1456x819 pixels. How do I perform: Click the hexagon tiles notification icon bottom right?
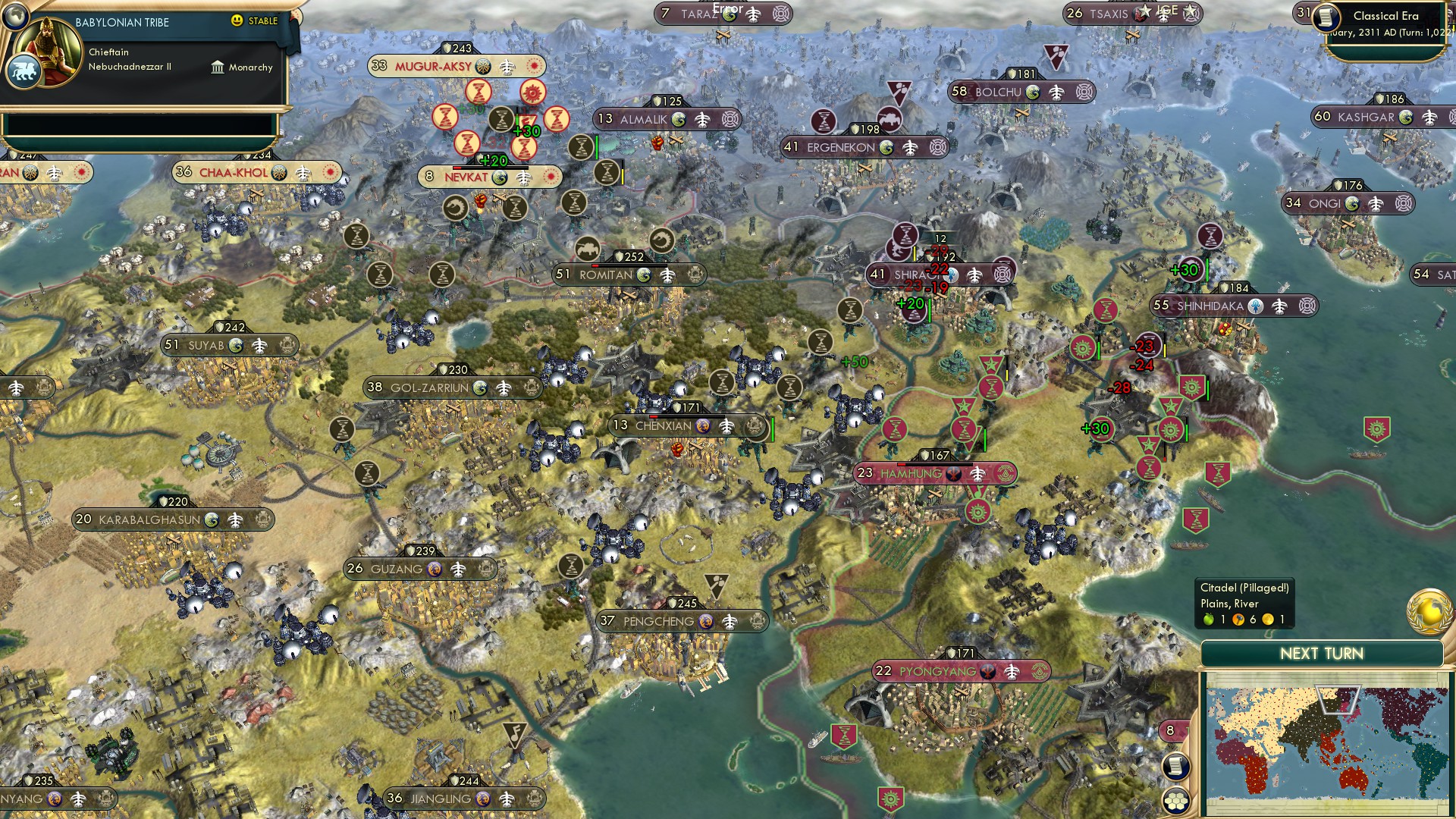[x=1177, y=802]
